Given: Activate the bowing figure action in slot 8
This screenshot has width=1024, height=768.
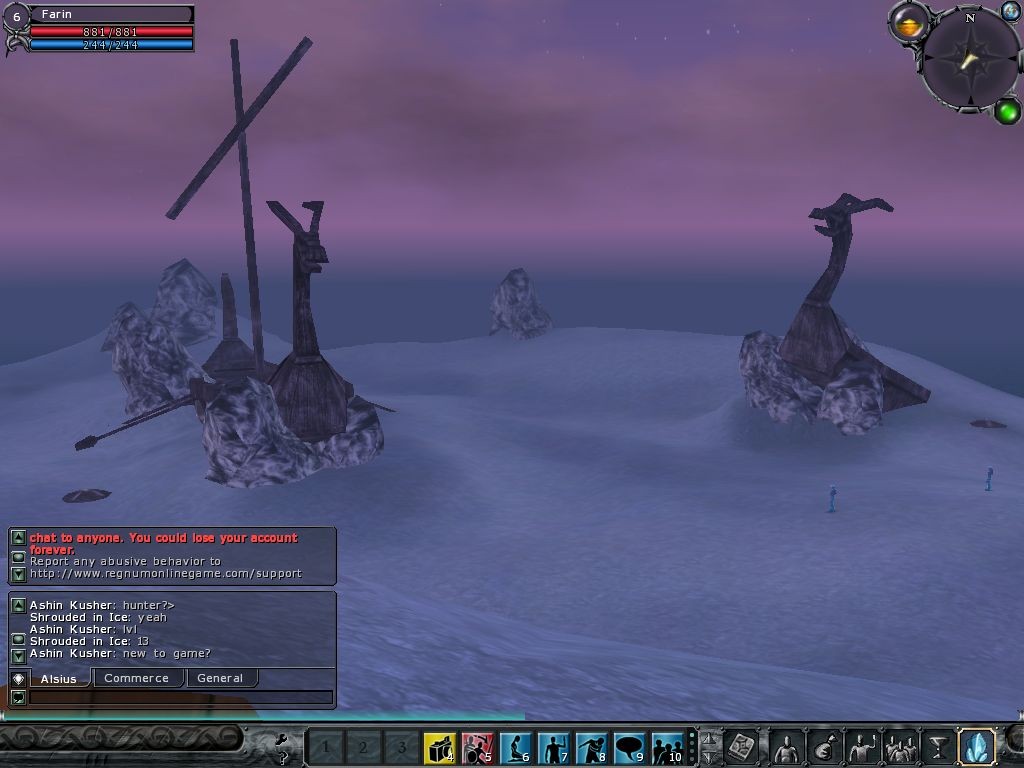Looking at the screenshot, I should coord(592,747).
